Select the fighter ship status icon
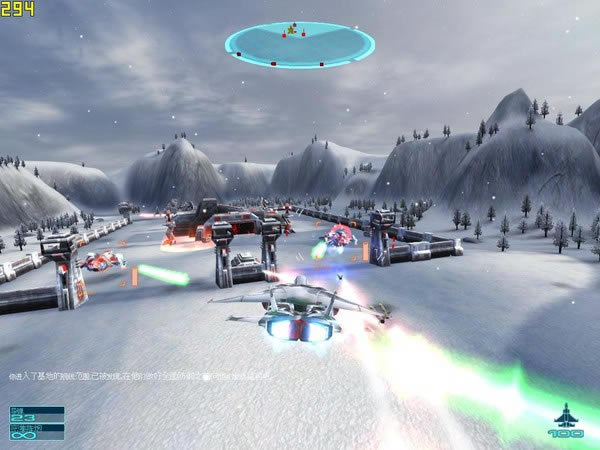The height and width of the screenshot is (450, 600). tap(565, 415)
